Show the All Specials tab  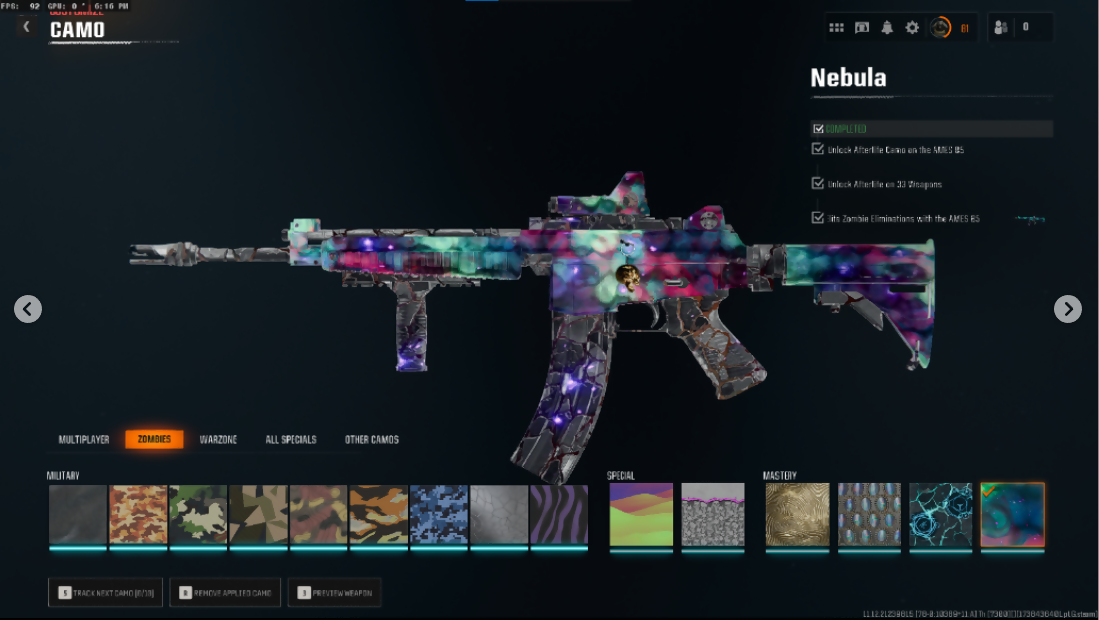[291, 440]
